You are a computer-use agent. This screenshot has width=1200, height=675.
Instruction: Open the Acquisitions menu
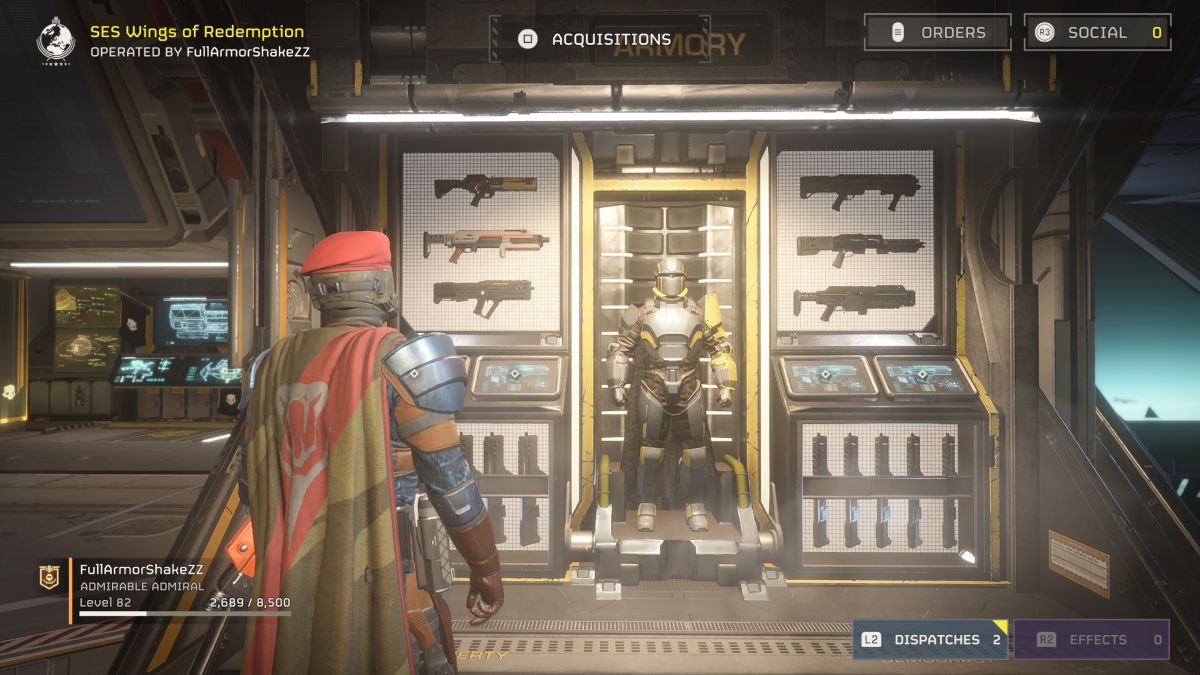(596, 39)
